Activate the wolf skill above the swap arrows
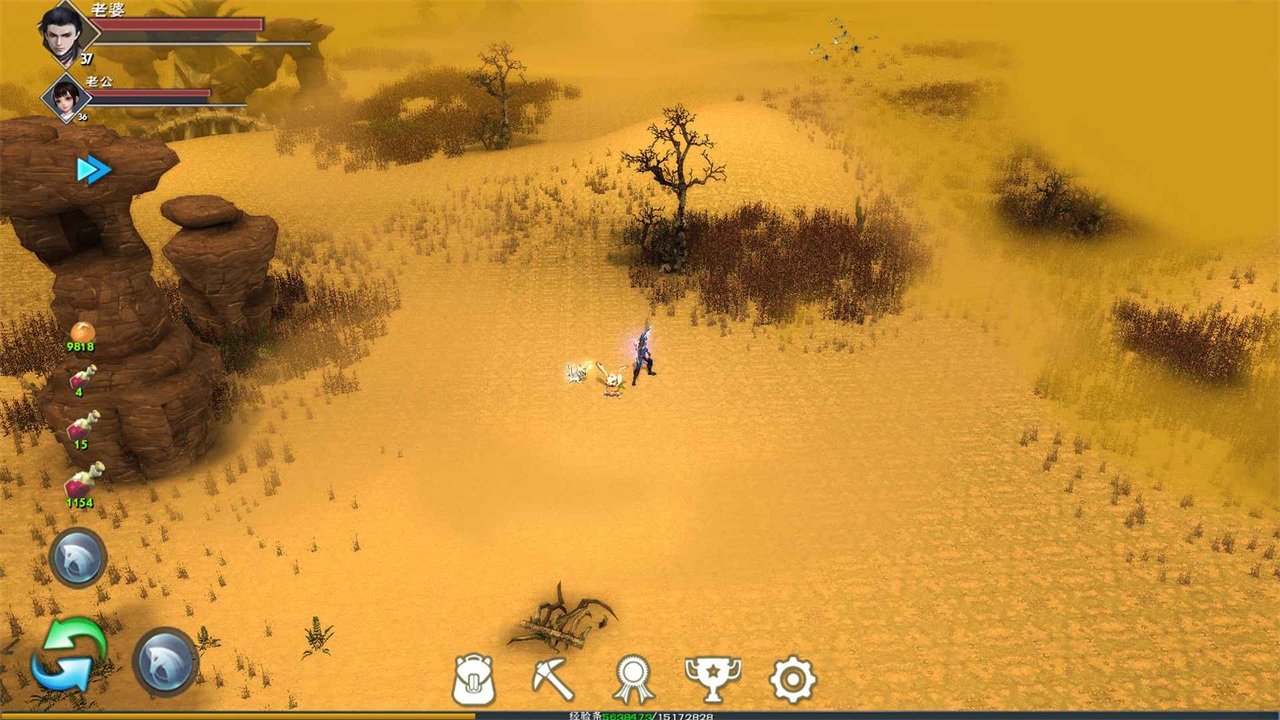 77,558
